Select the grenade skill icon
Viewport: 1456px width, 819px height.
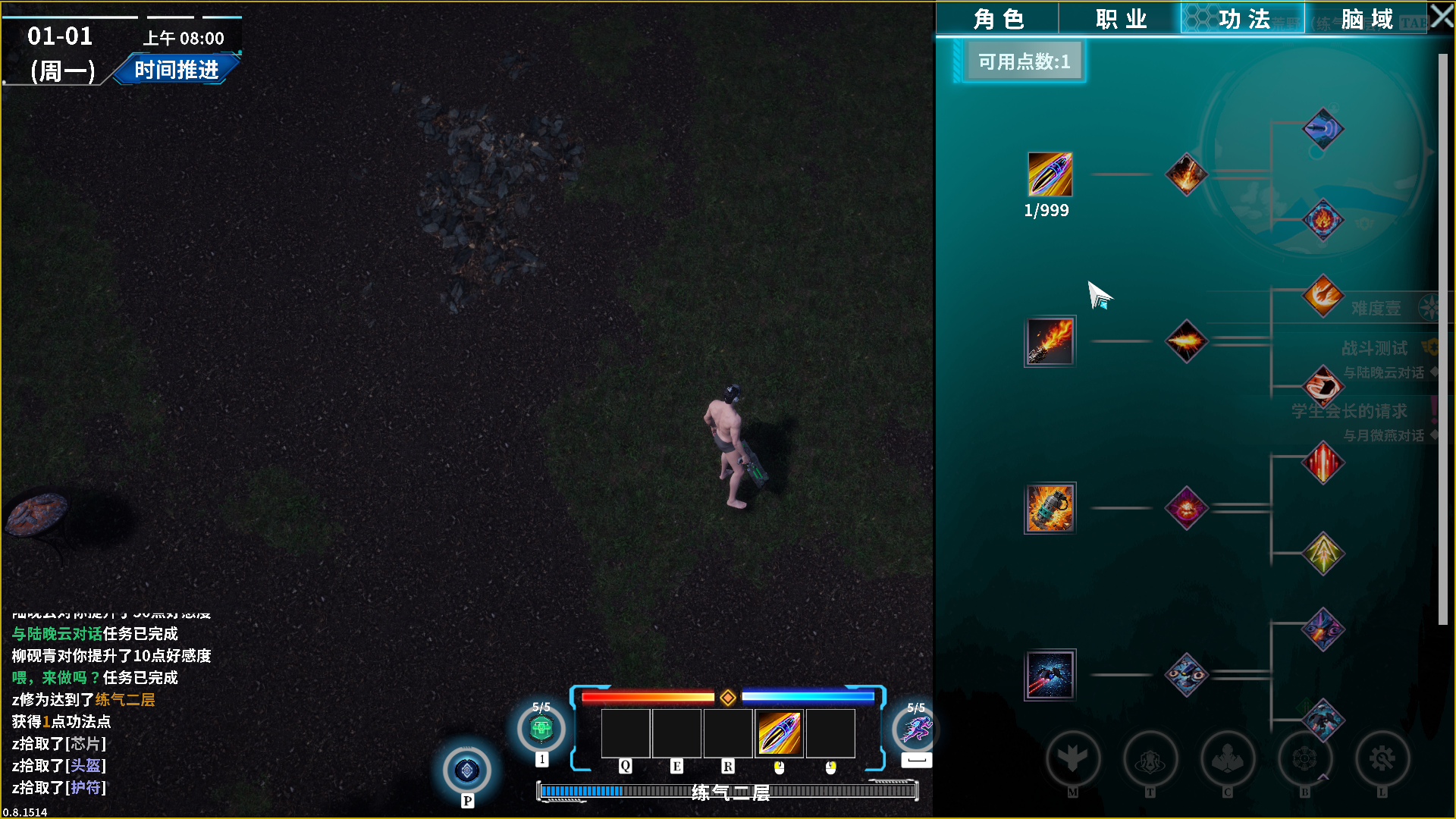(1050, 508)
